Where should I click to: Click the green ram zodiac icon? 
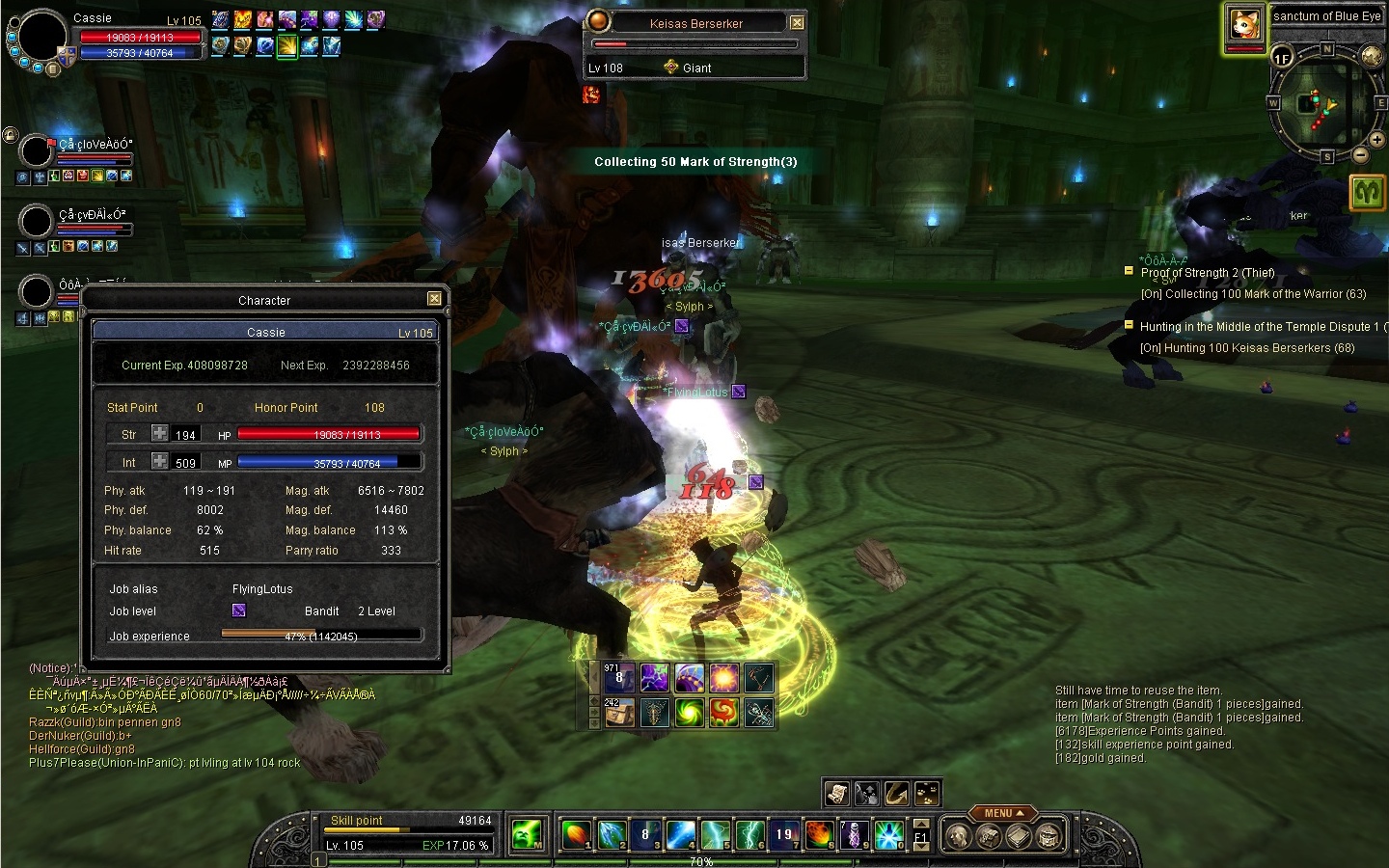(1367, 193)
